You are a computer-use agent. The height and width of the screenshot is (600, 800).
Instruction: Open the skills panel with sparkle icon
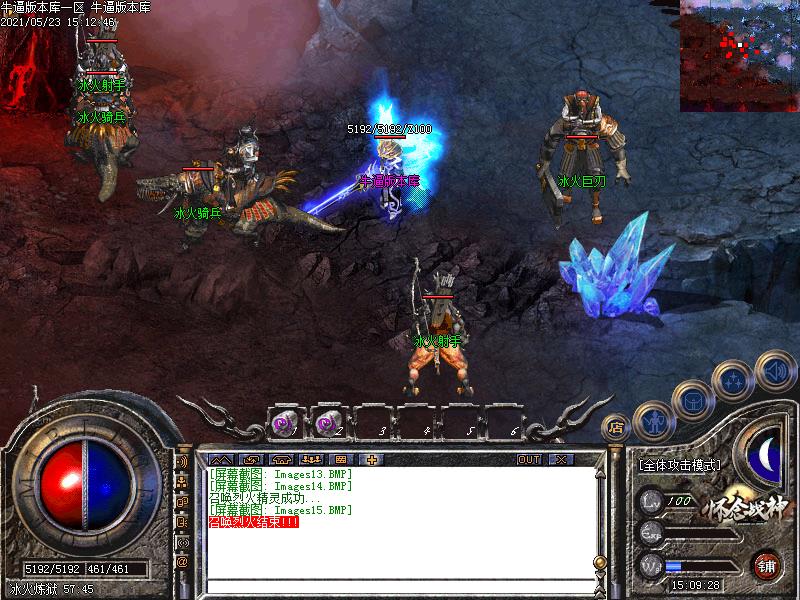click(734, 381)
